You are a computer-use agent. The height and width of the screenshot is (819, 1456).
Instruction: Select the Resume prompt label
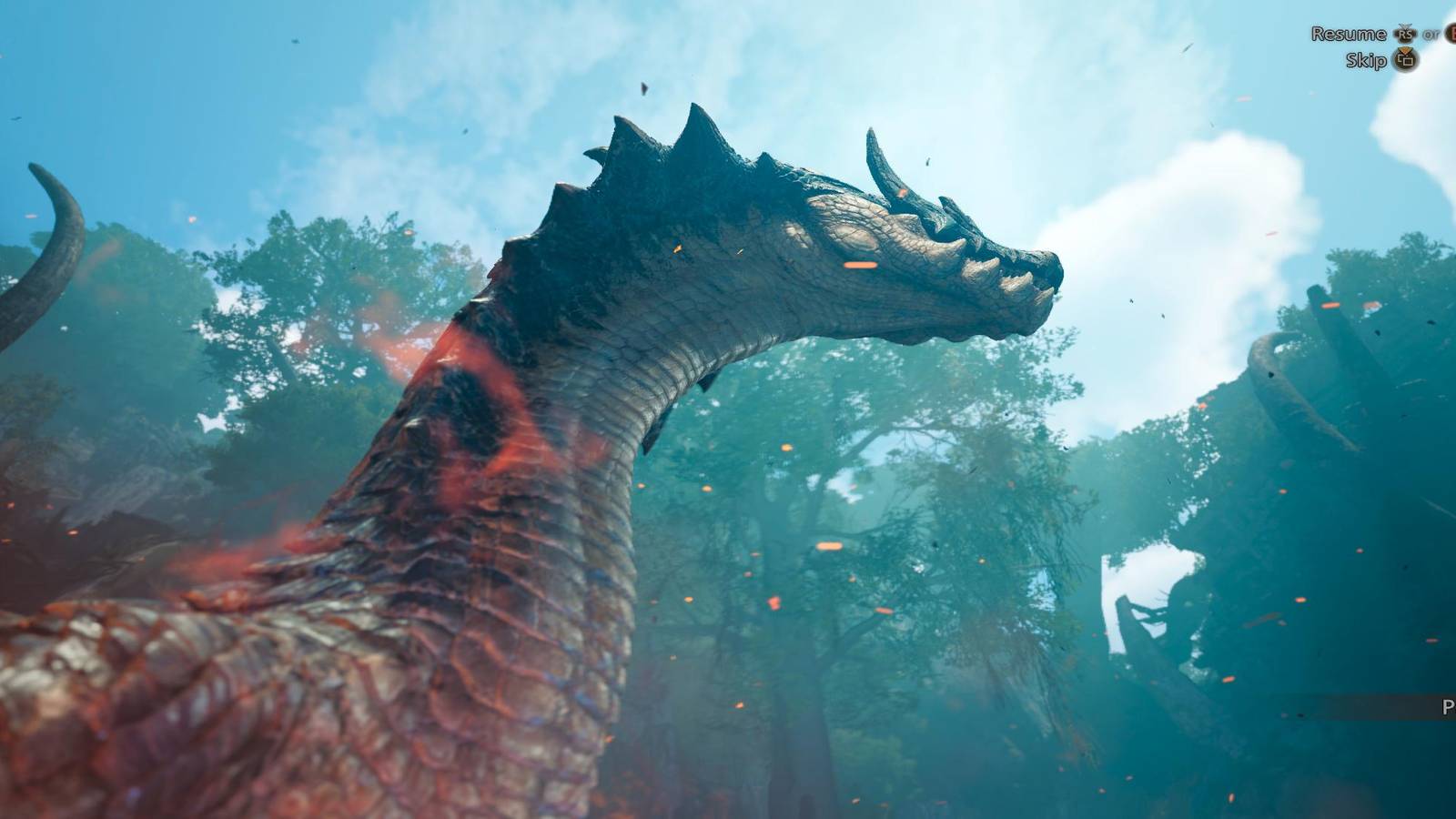1350,34
